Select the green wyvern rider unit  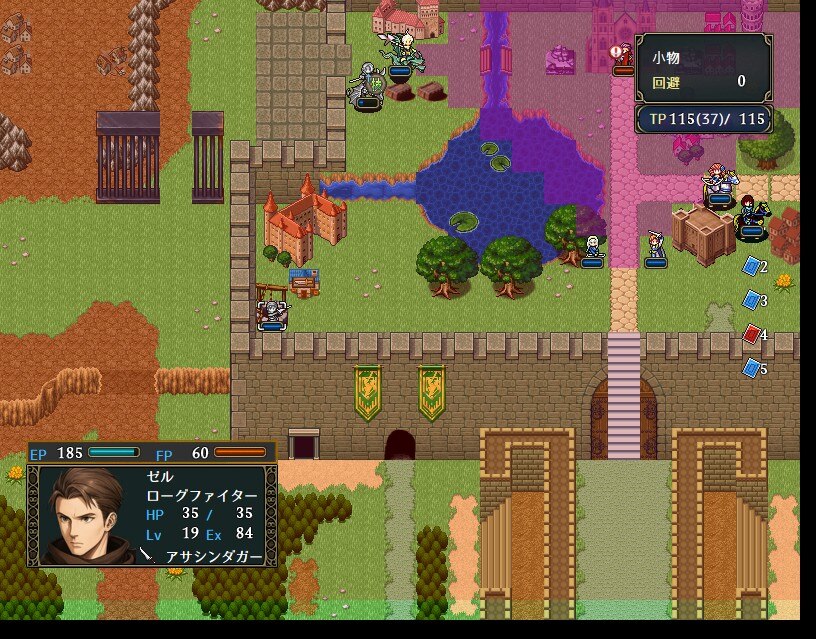point(404,53)
